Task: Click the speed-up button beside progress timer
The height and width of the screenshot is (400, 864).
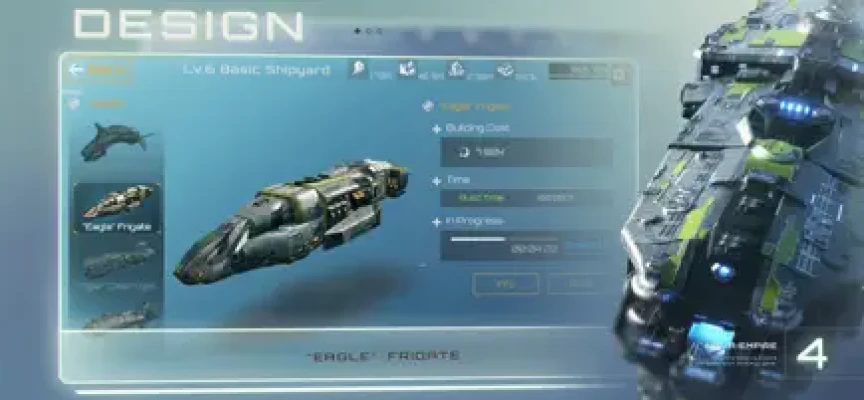Action: point(585,243)
